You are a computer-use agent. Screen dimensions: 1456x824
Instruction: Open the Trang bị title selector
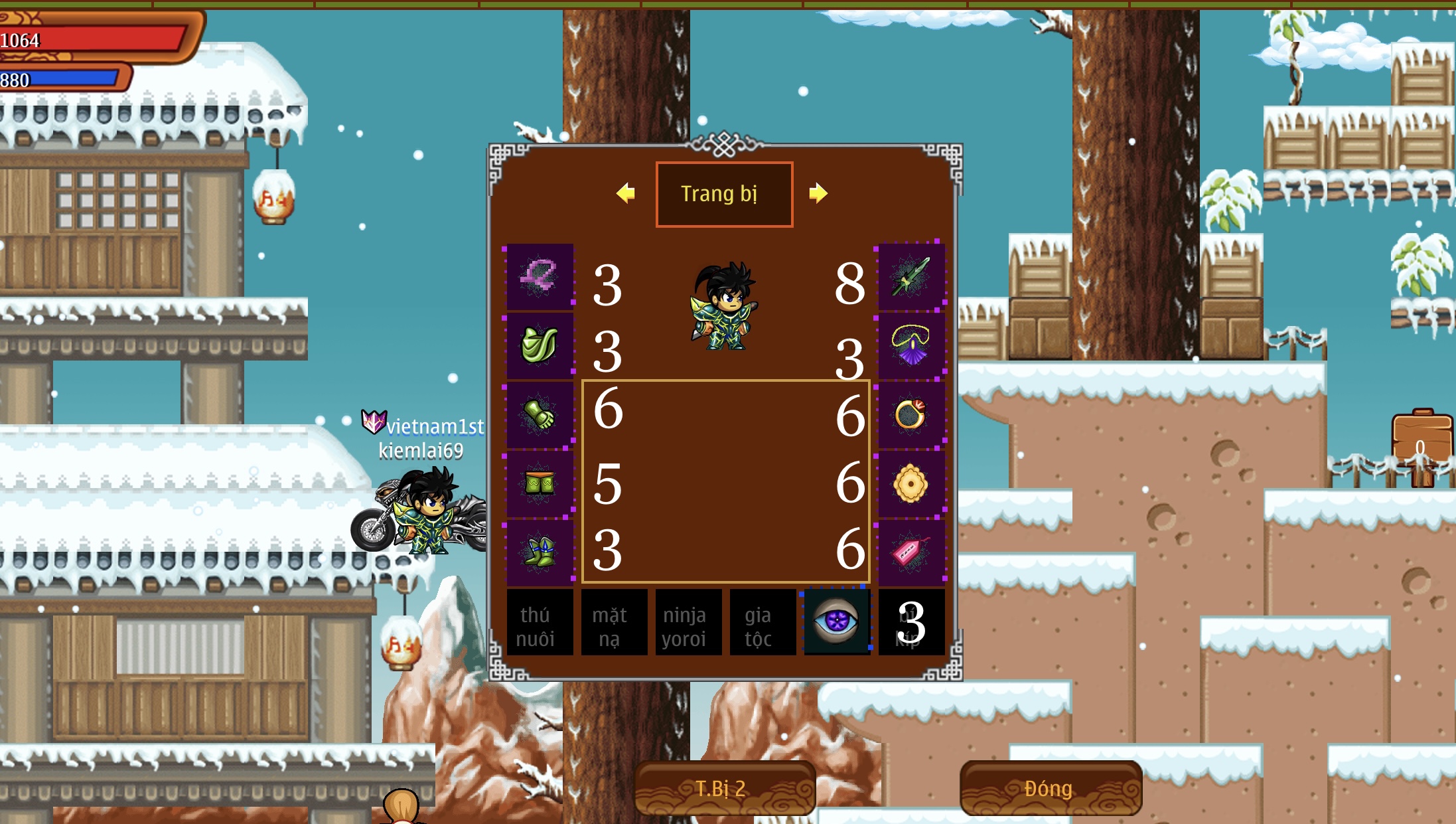click(725, 194)
